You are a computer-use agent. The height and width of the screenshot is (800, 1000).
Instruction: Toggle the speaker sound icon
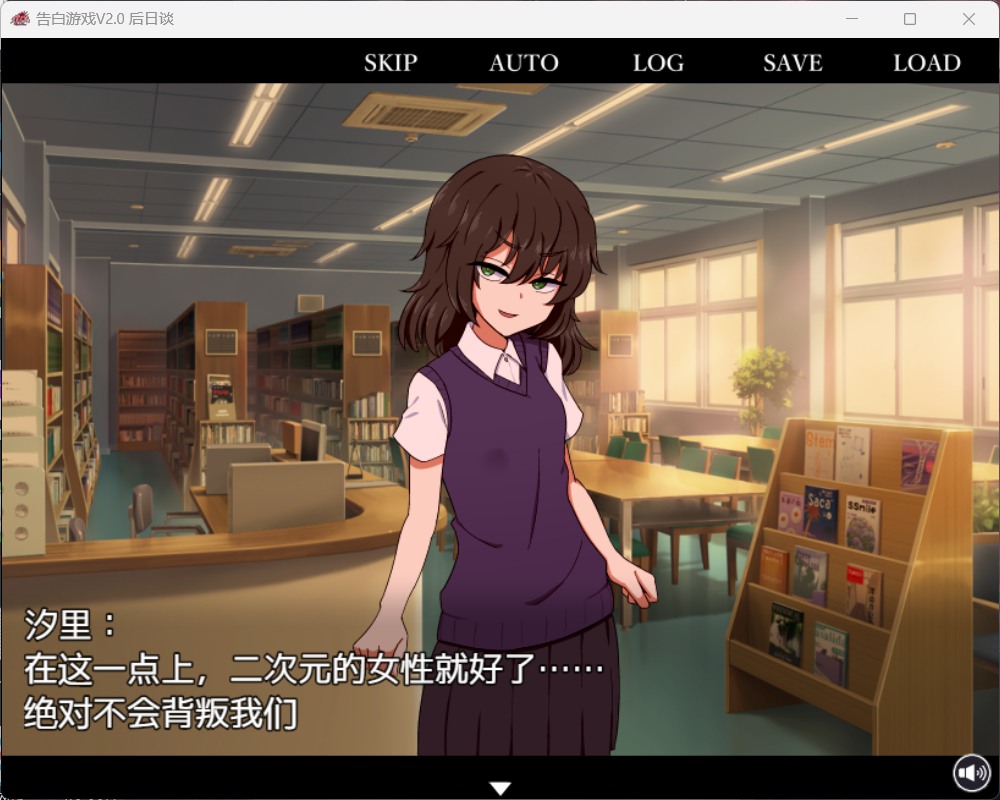971,773
